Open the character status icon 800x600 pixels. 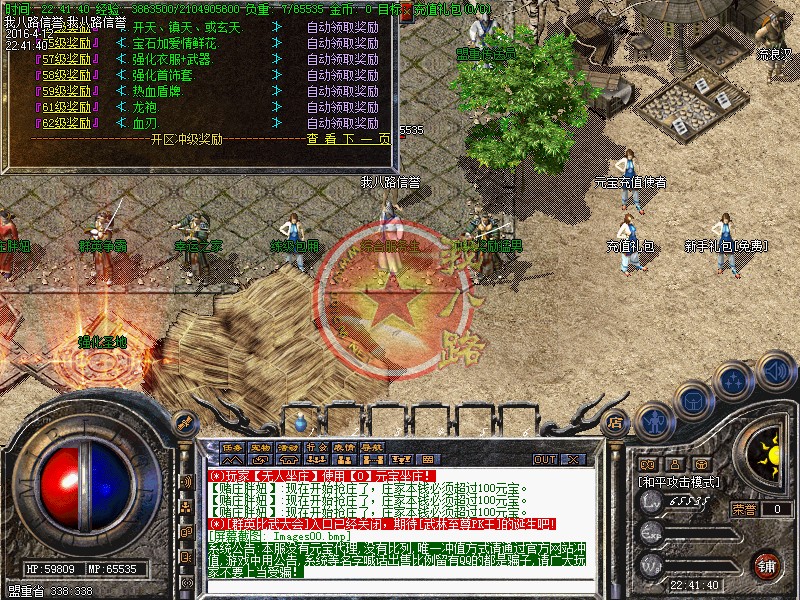(x=654, y=419)
